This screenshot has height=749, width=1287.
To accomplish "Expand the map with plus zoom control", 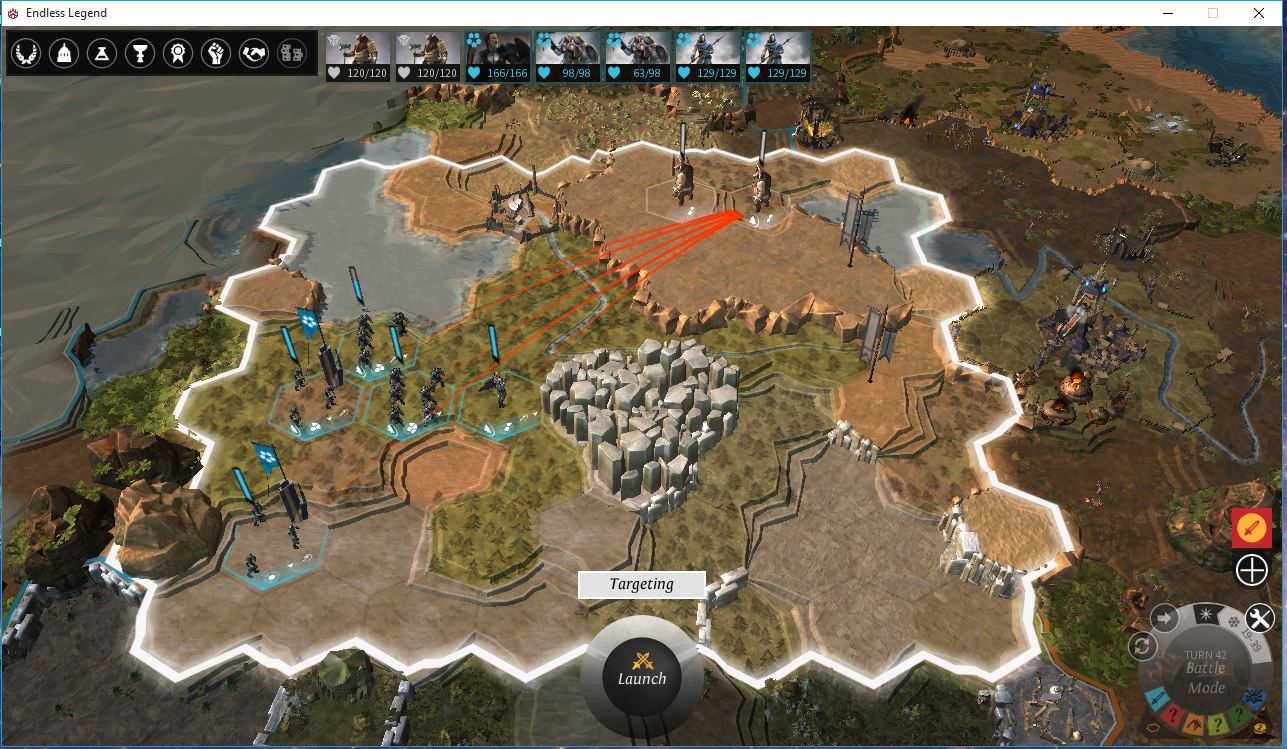I will click(1251, 570).
